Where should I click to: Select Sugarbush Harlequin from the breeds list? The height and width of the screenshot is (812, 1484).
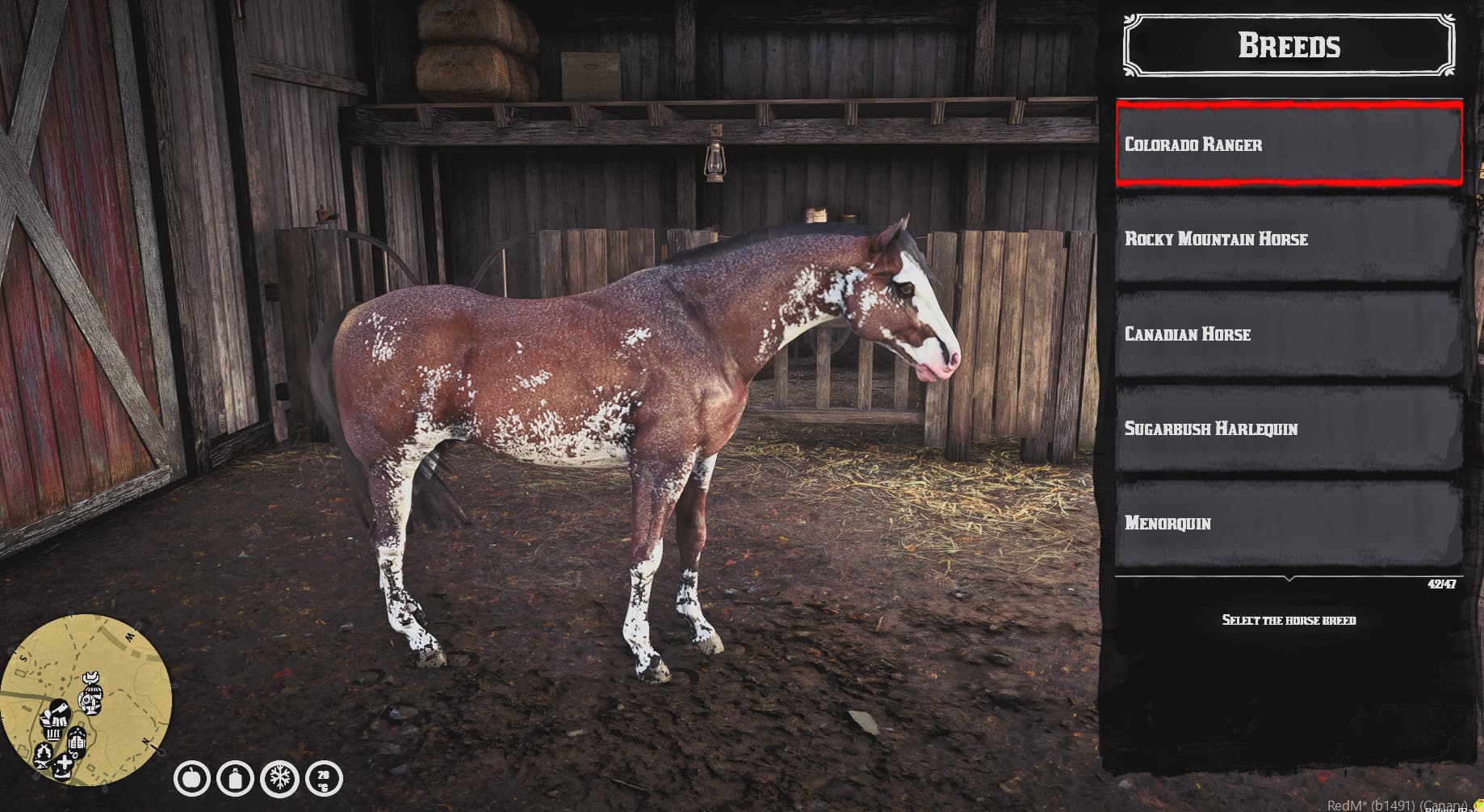pos(1289,429)
